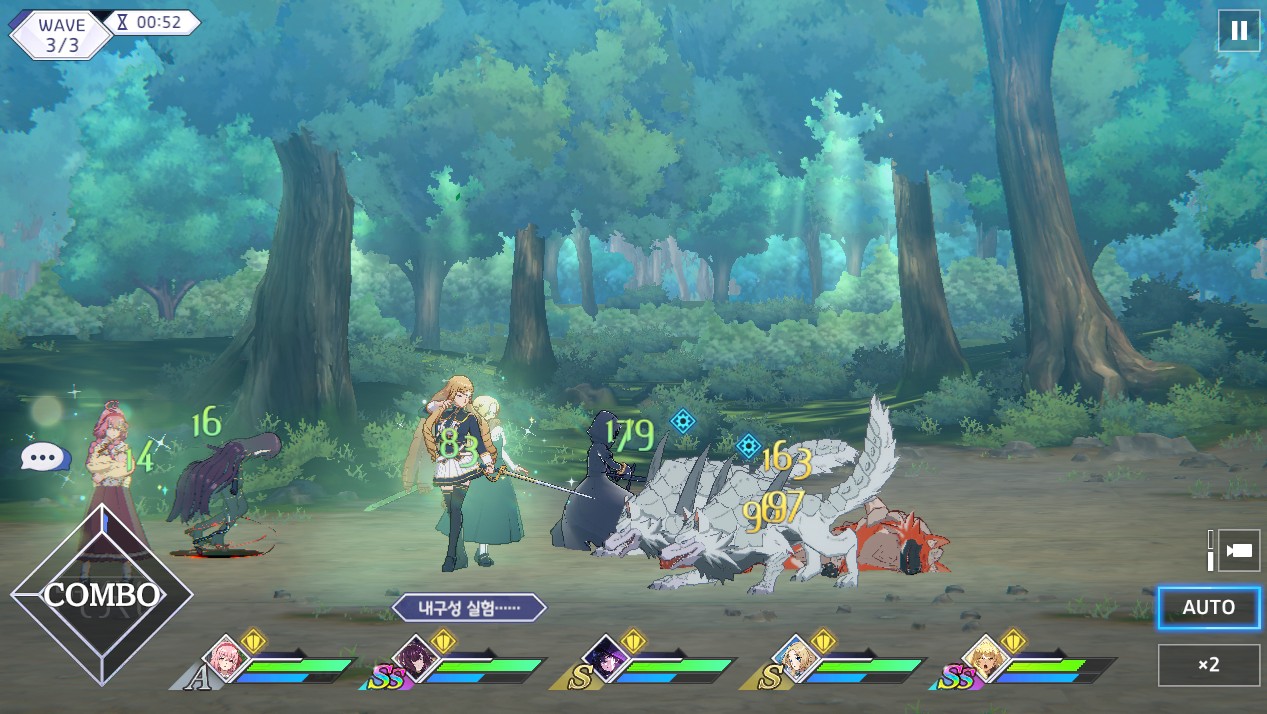Viewport: 1267px width, 714px height.
Task: Open the chat speech bubble
Action: (44, 458)
